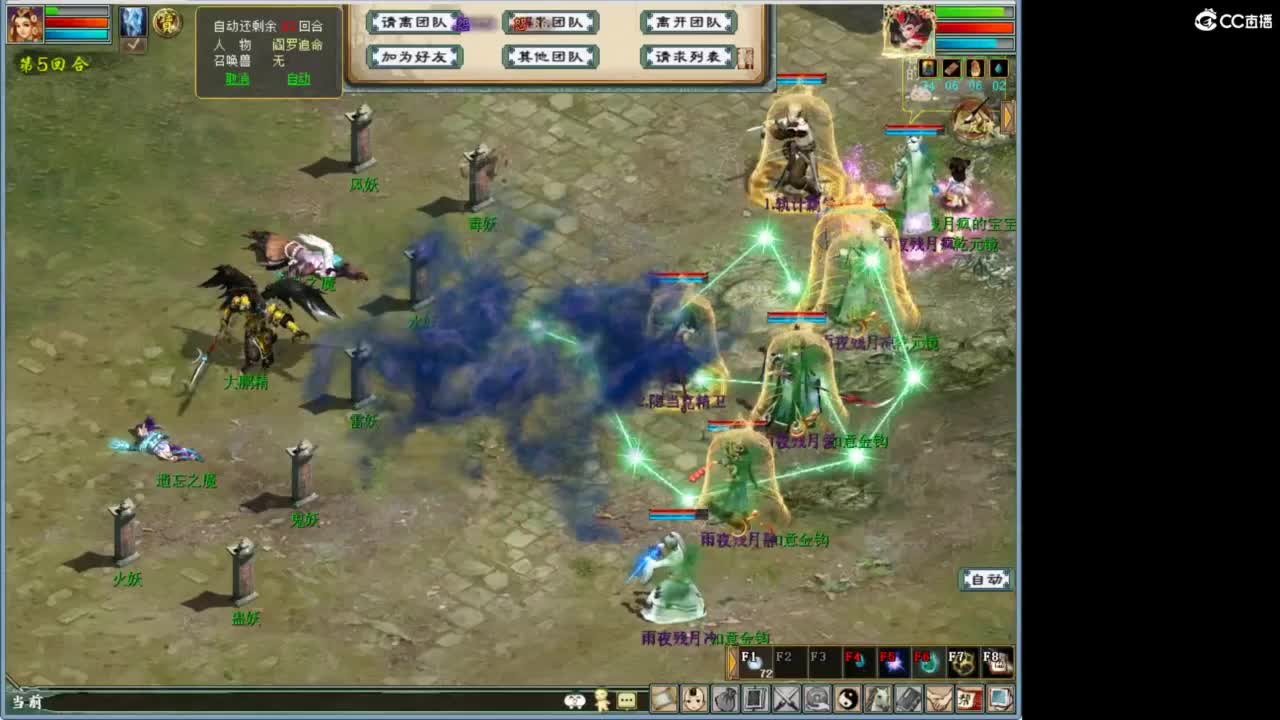Open the strip expander beside 请求列表
1280x720 pixels.
coord(745,57)
